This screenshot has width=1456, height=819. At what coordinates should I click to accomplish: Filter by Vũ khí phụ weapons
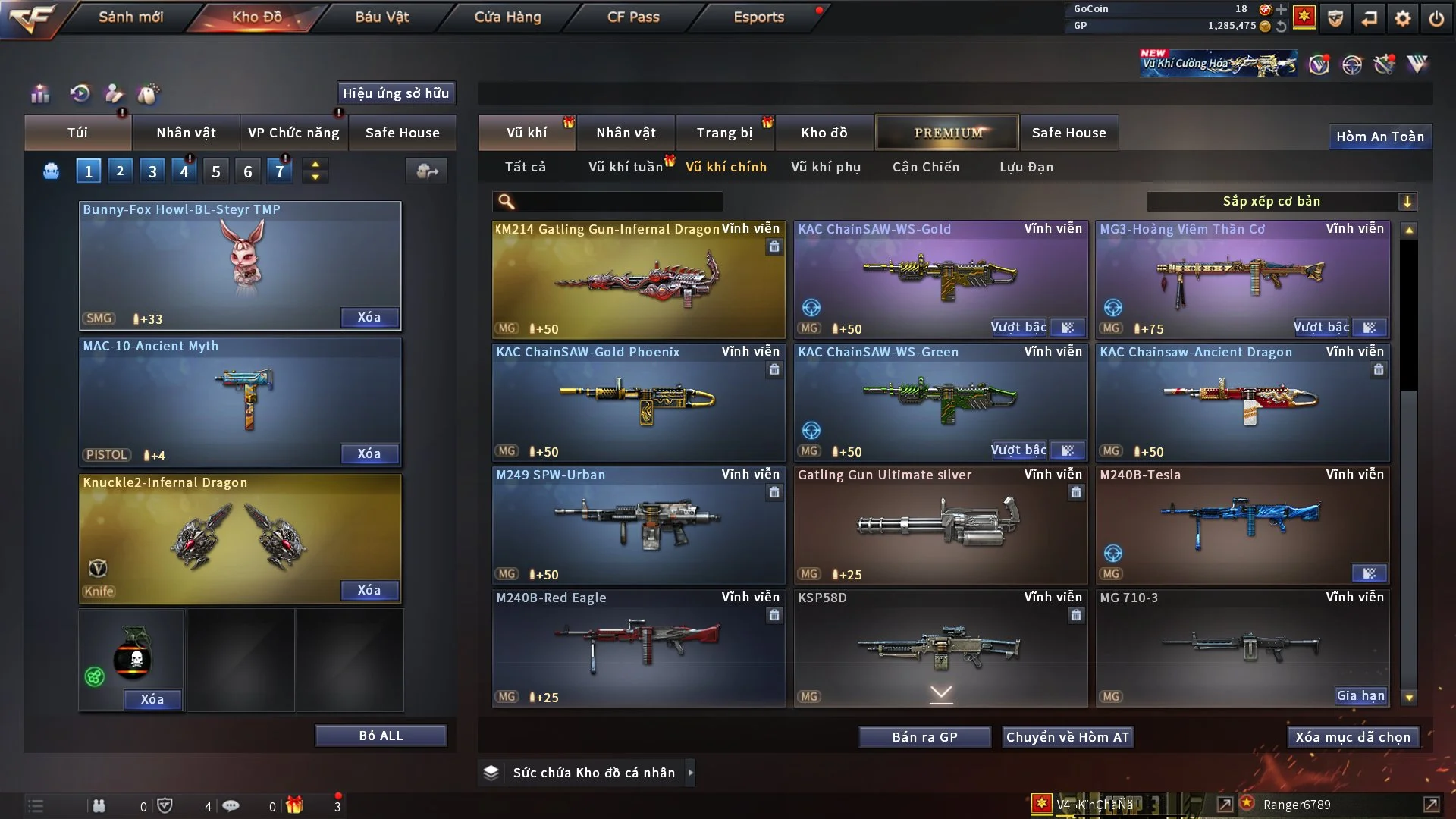point(825,167)
